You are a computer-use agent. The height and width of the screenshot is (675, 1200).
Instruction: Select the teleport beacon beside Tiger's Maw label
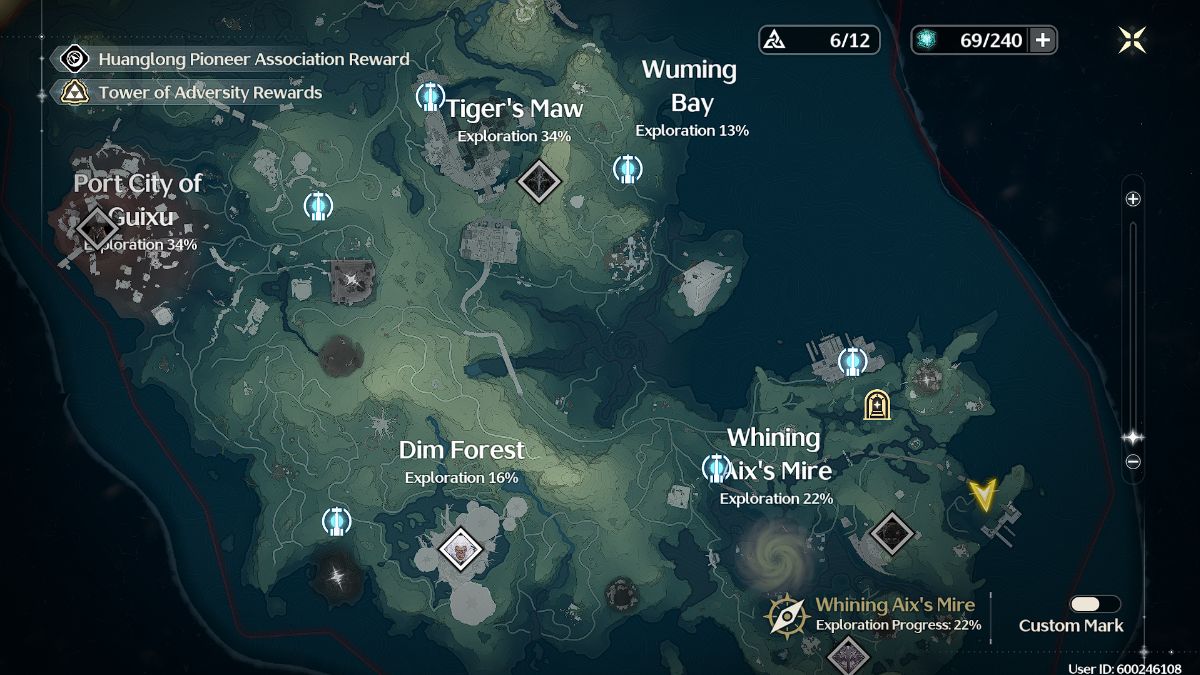click(x=430, y=97)
